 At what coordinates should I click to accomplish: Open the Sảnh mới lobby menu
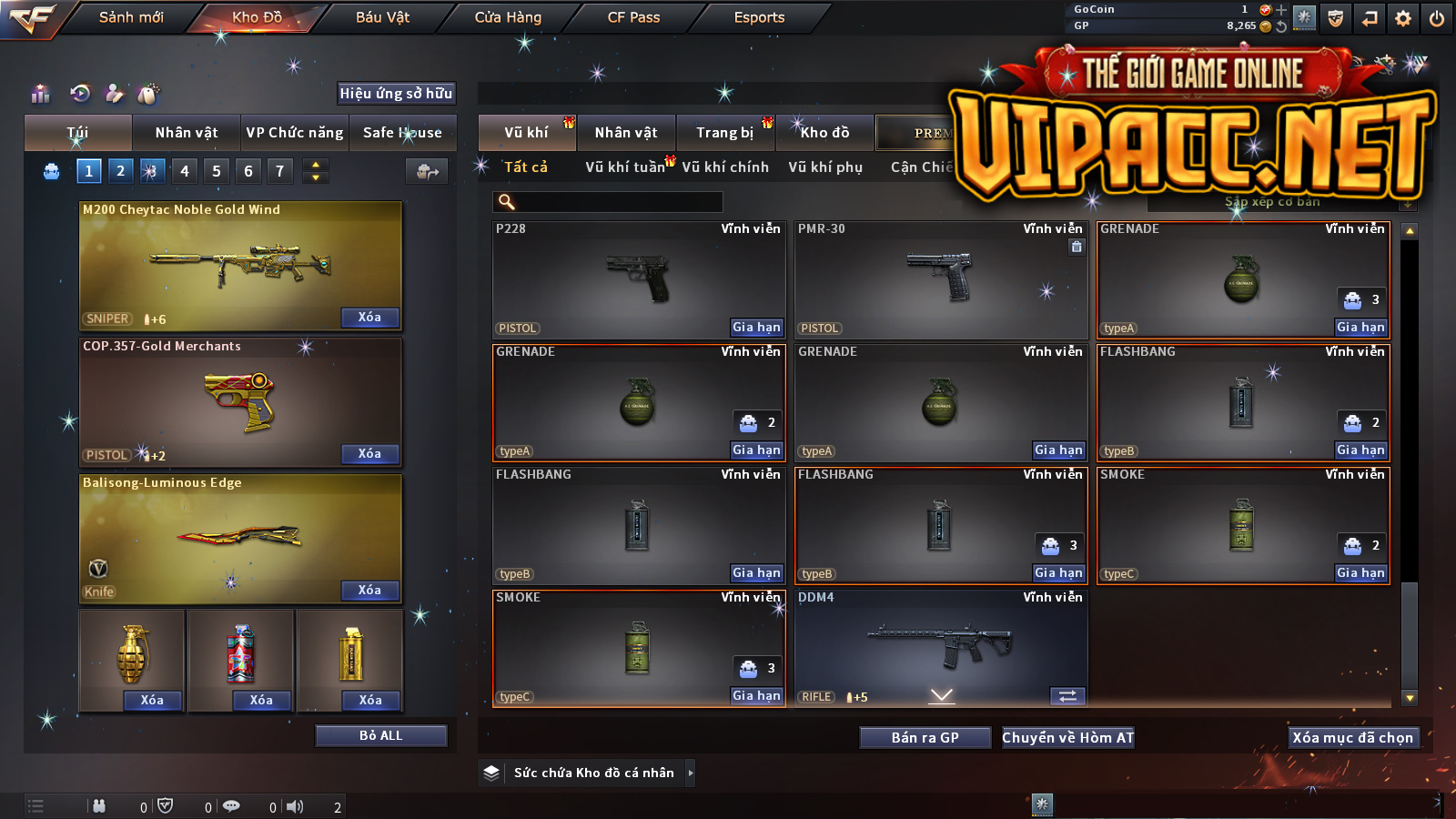[131, 17]
